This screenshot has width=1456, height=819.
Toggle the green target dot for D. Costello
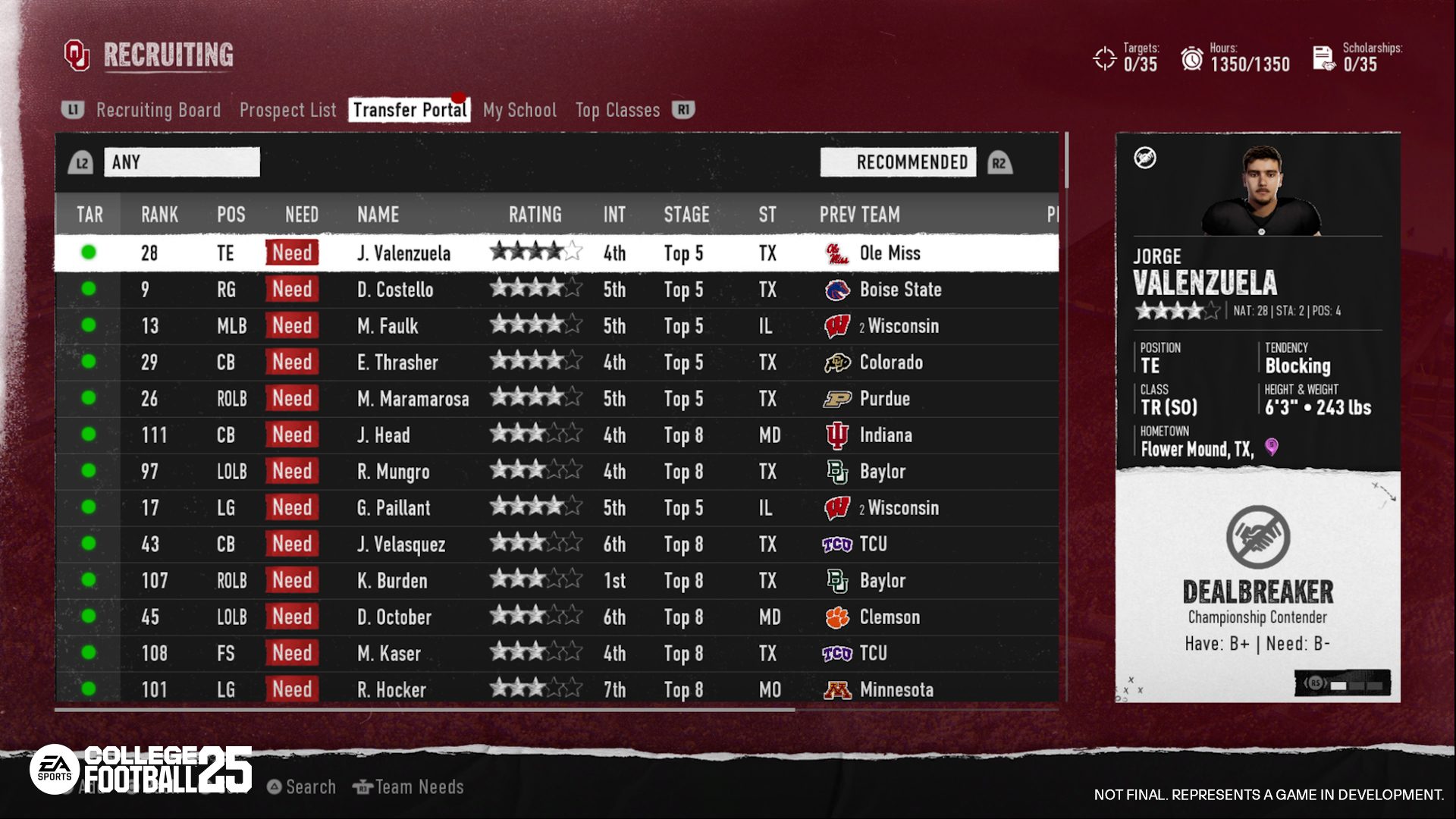89,290
